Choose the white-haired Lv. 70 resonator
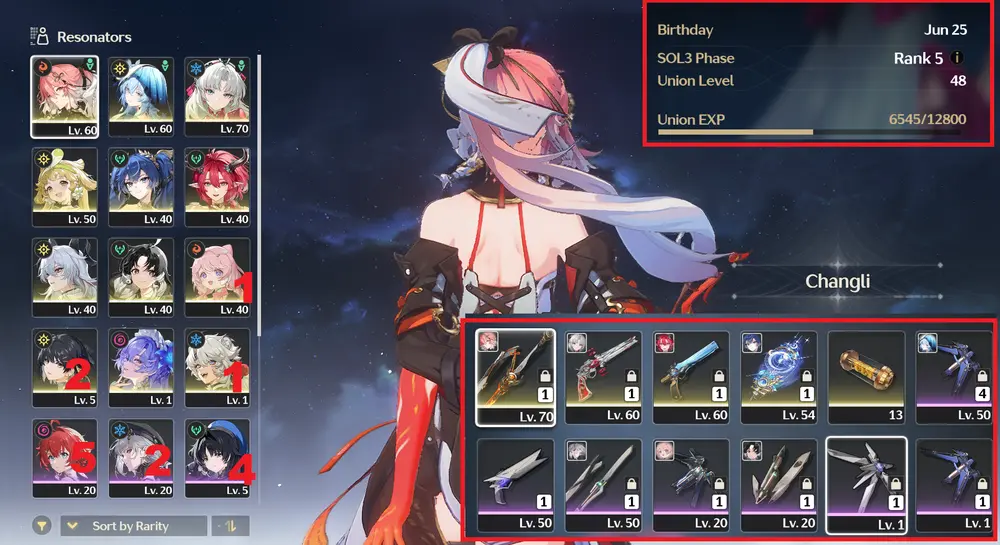The image size is (1000, 545). [x=217, y=95]
